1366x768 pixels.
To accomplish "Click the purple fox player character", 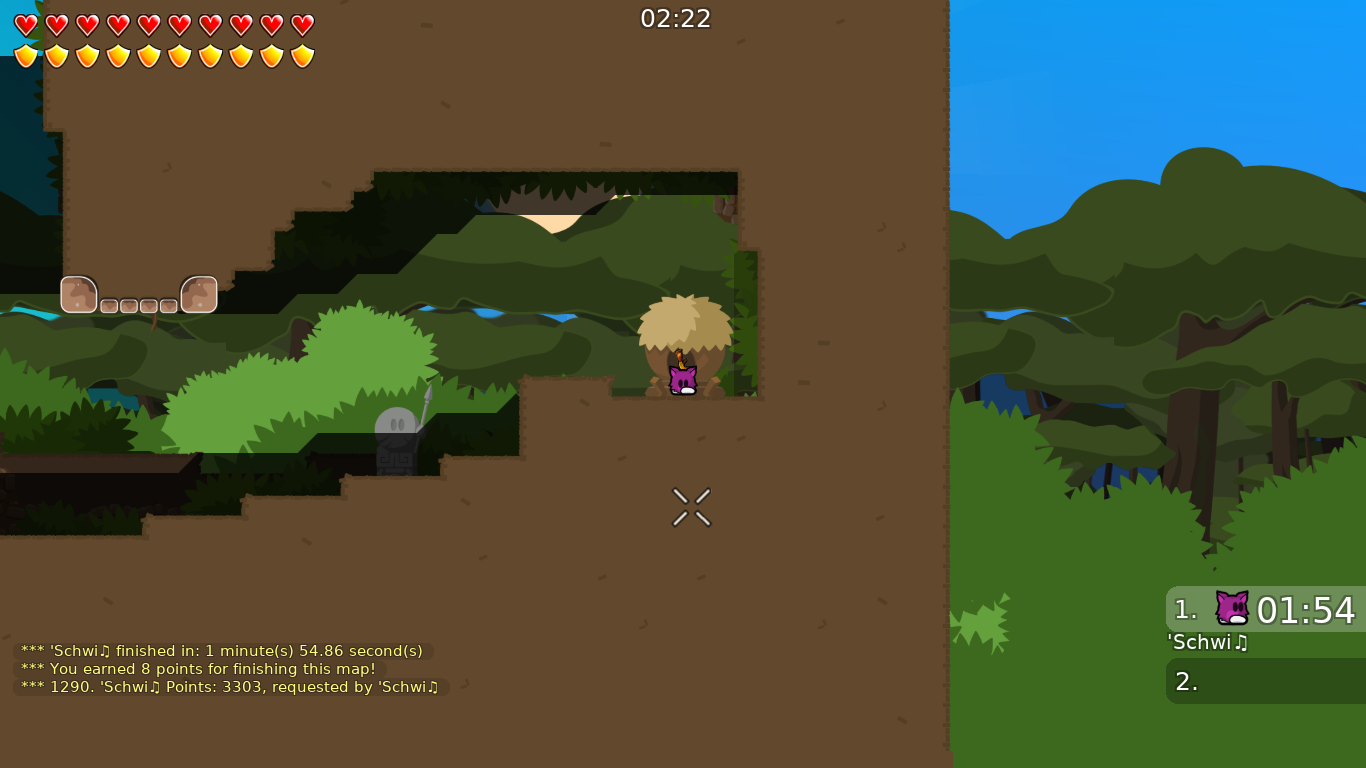I will click(681, 378).
